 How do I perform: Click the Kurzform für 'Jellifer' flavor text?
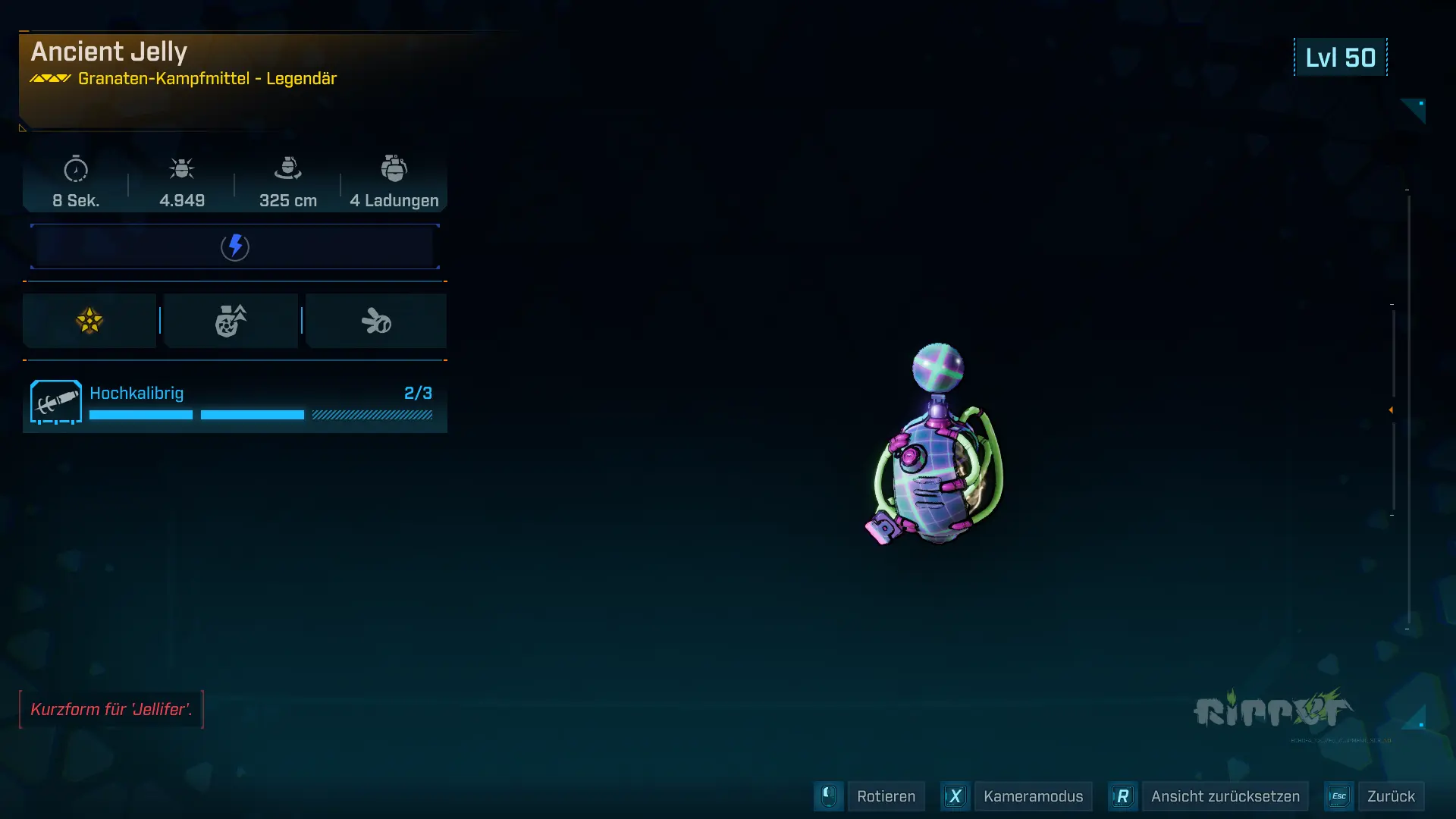click(111, 710)
